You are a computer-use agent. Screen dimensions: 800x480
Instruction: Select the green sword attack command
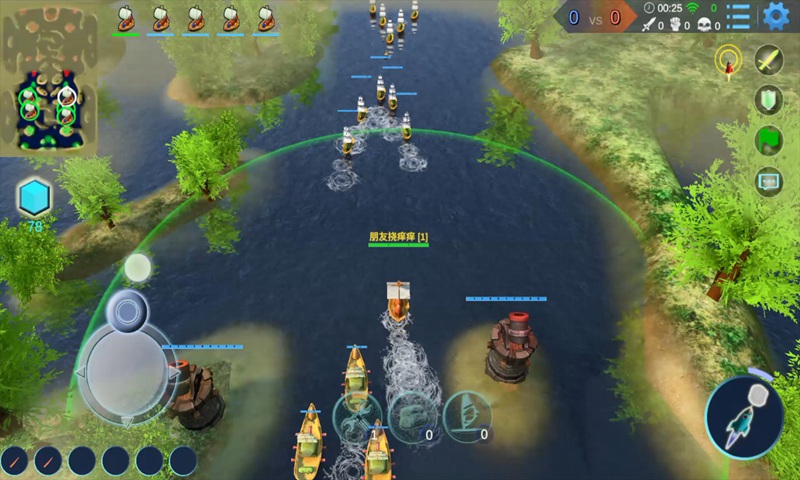coord(768,60)
